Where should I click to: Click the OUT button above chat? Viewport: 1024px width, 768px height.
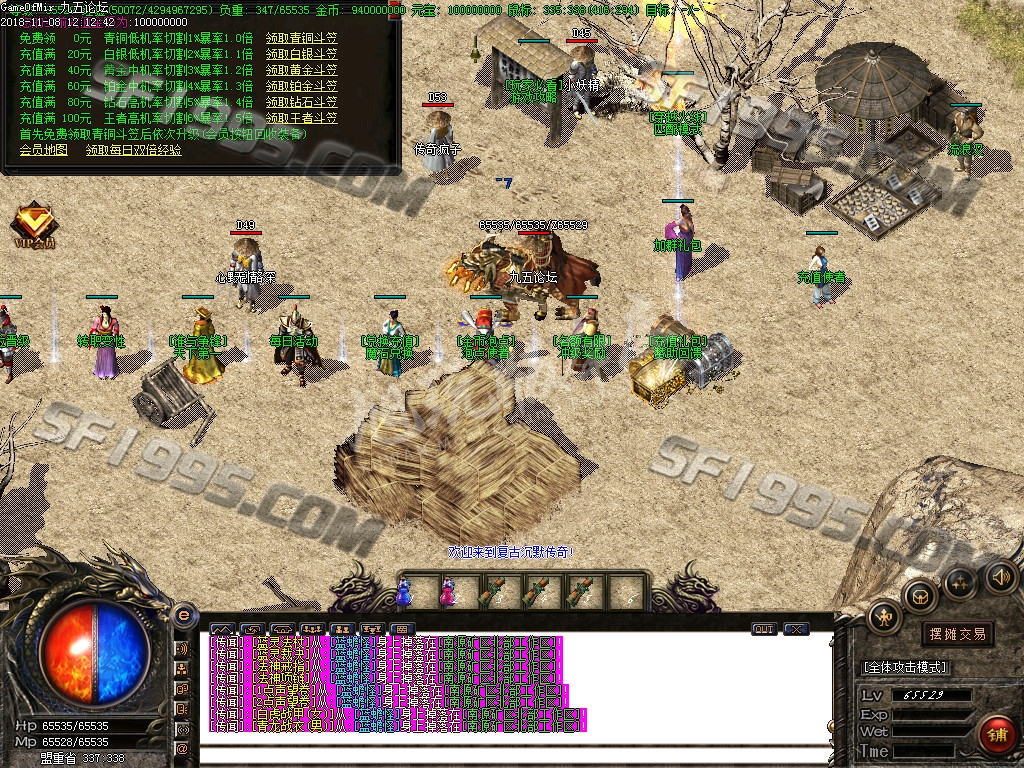[x=764, y=629]
